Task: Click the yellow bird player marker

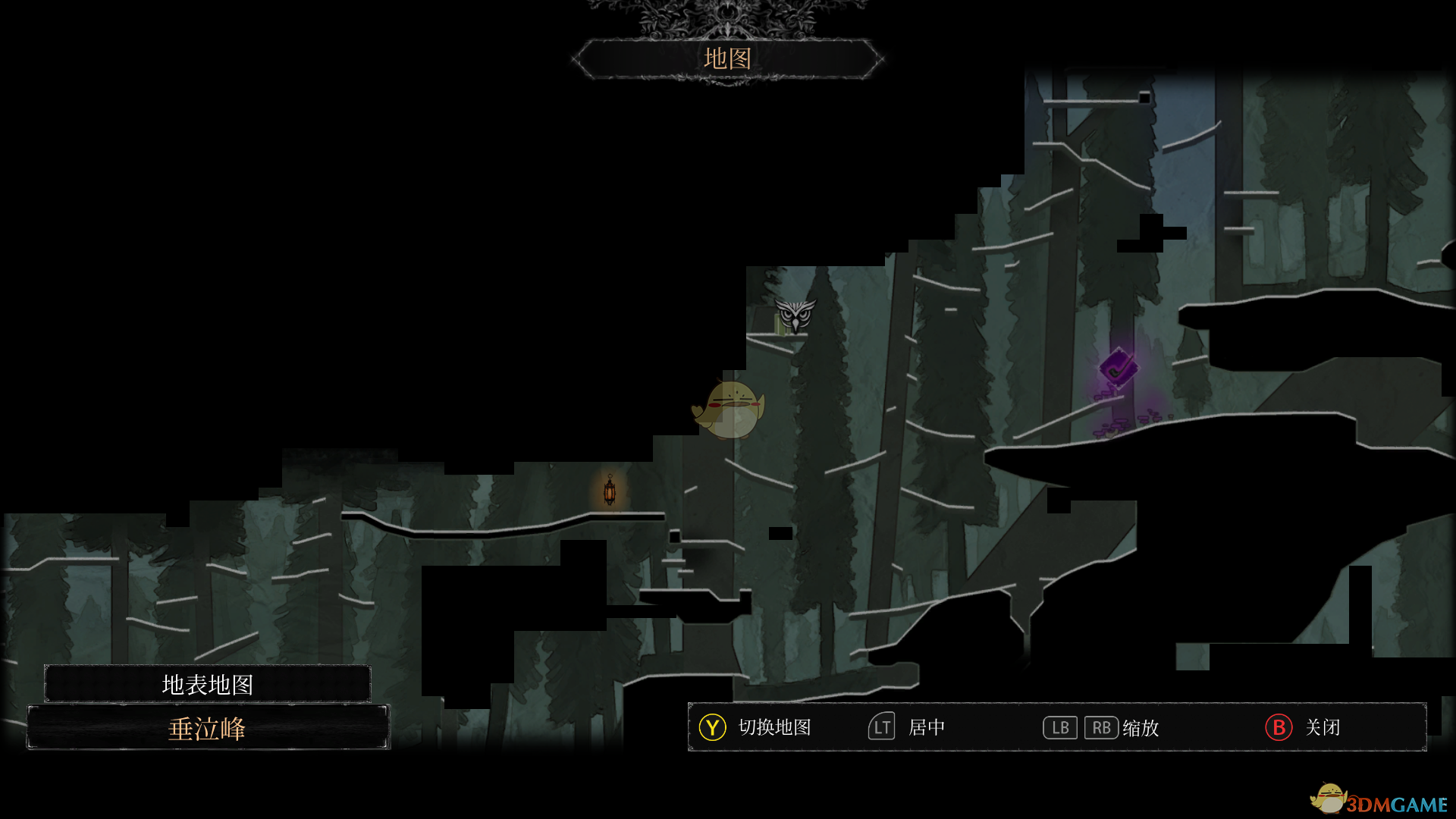Action: [x=730, y=409]
